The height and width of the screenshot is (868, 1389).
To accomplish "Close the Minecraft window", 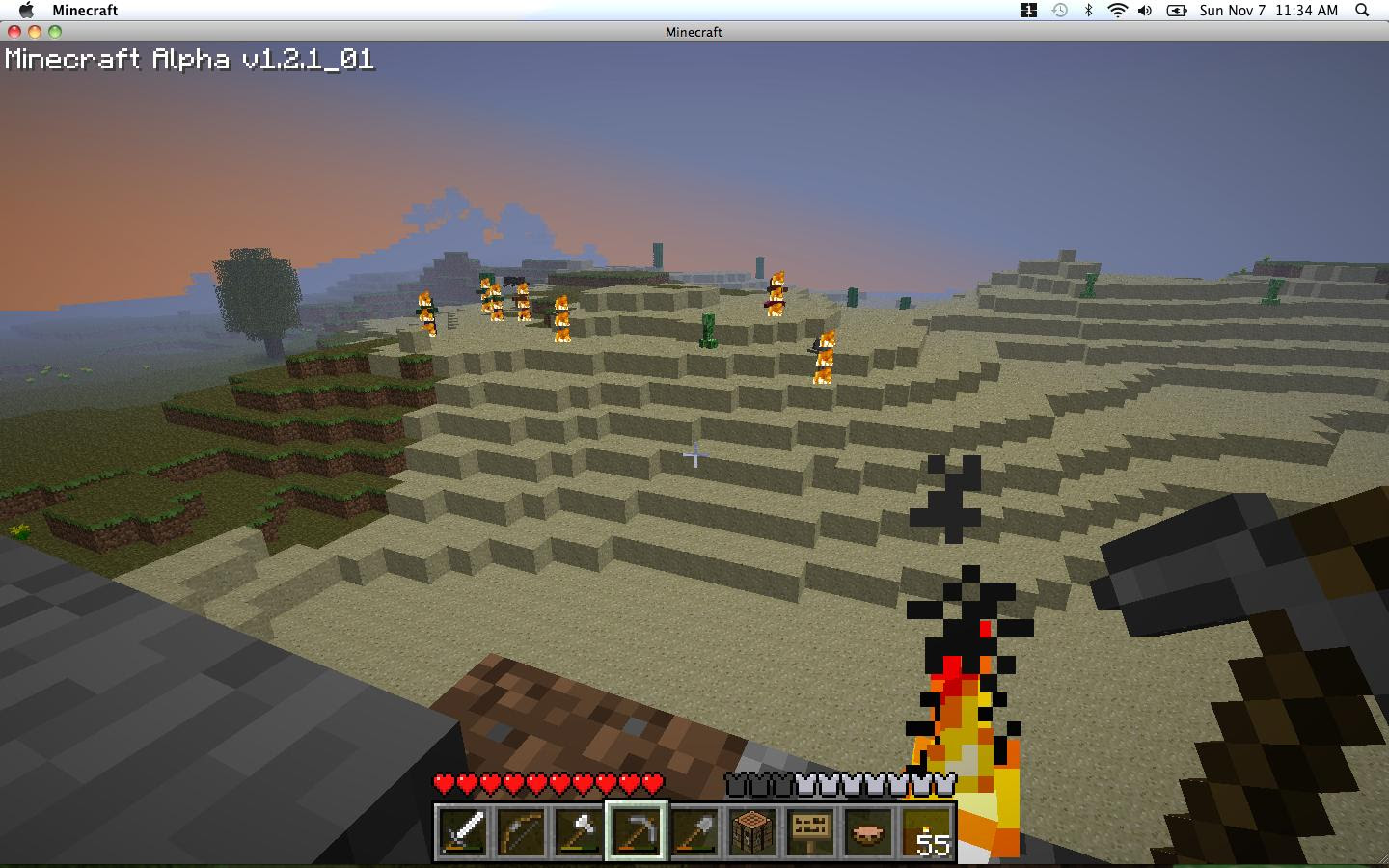I will (x=14, y=32).
